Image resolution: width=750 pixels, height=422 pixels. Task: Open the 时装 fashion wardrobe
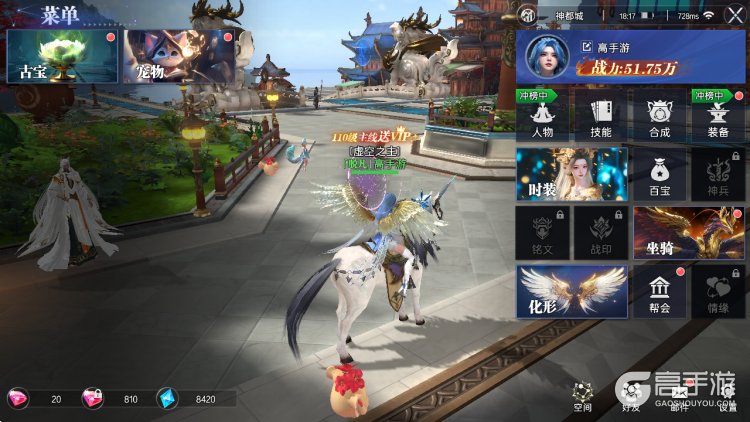(x=572, y=174)
